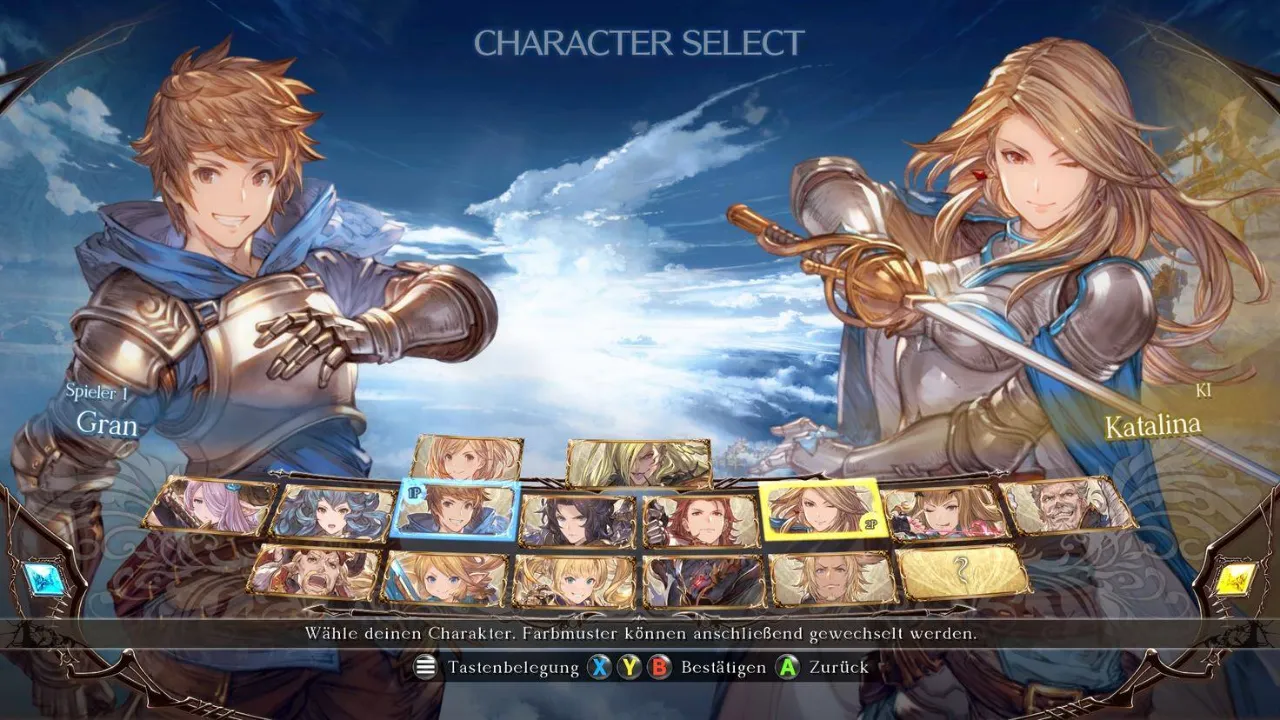
Task: Choose the random question mark tile
Action: coord(962,572)
